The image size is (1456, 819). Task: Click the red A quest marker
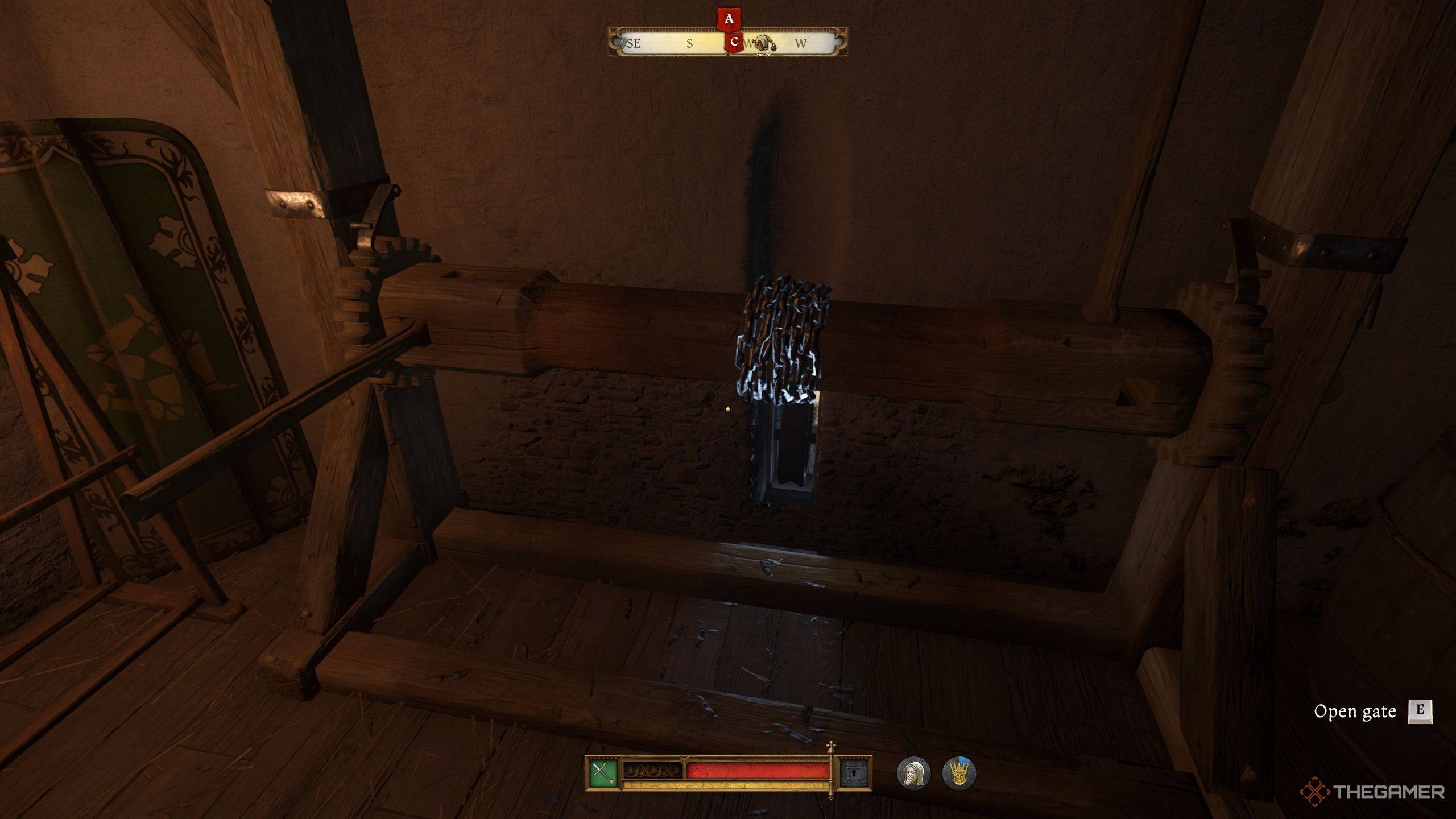pyautogui.click(x=729, y=19)
